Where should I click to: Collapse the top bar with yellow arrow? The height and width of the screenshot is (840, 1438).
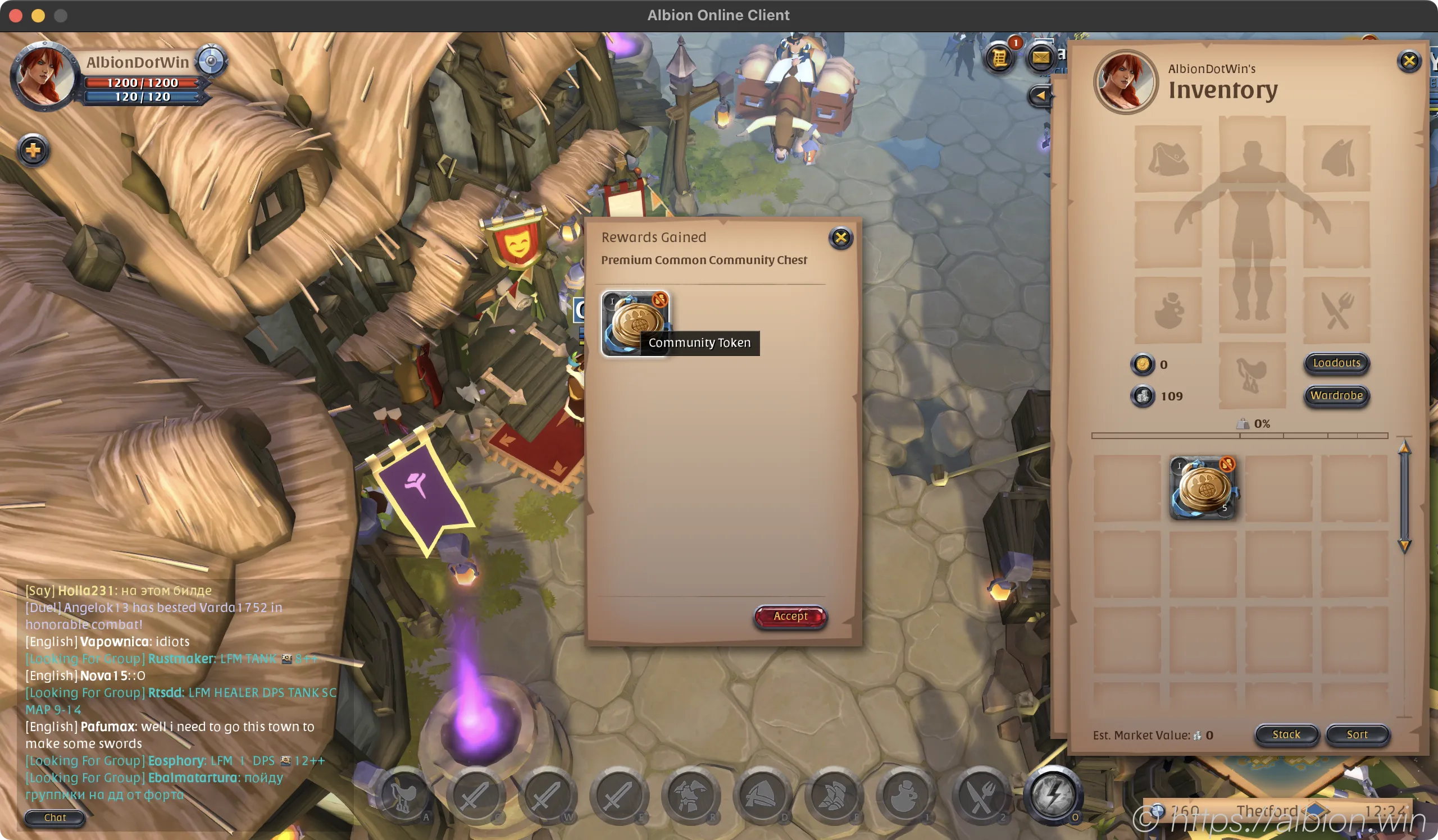coord(1040,95)
